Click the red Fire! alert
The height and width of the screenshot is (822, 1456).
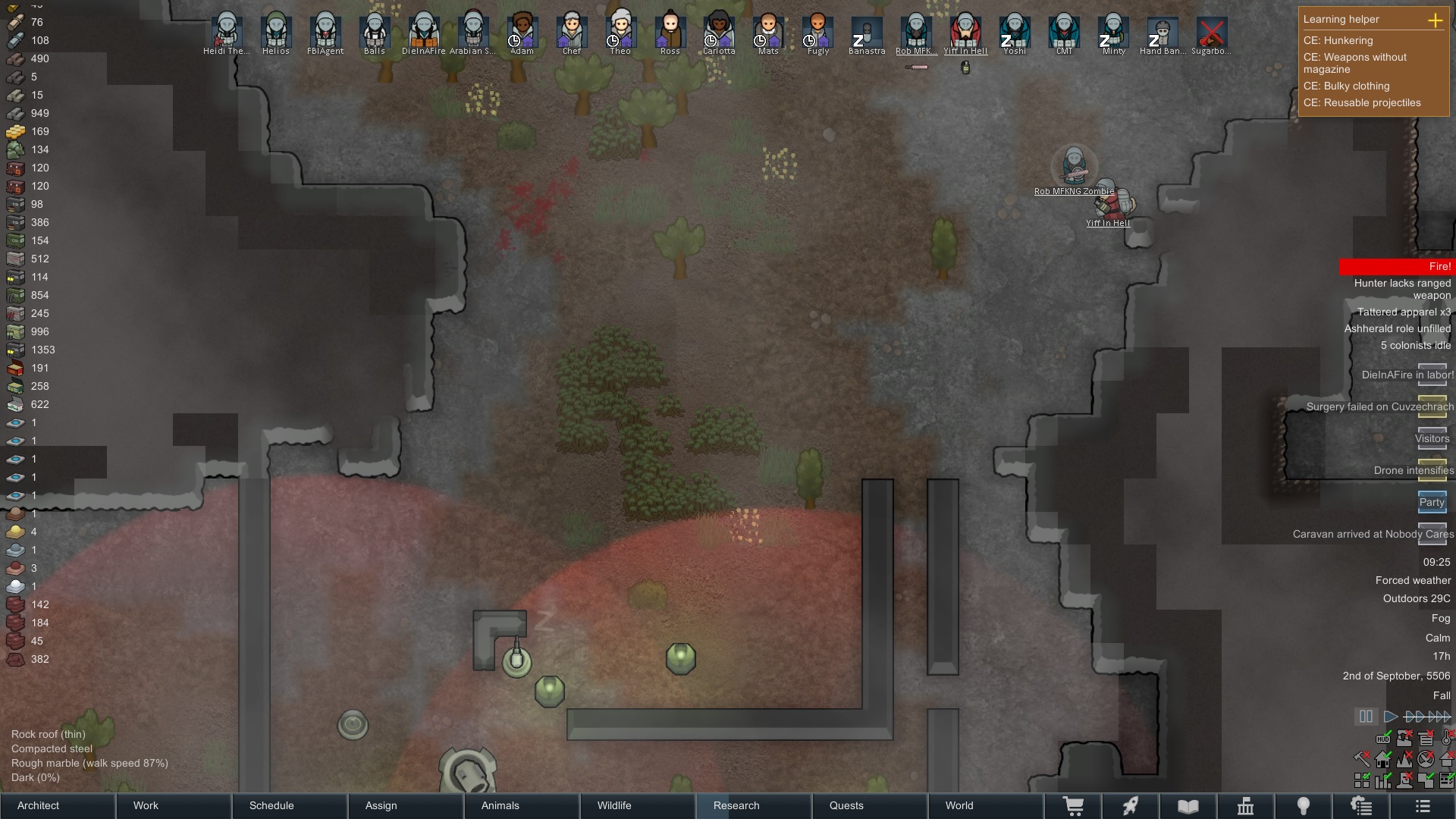pos(1396,266)
